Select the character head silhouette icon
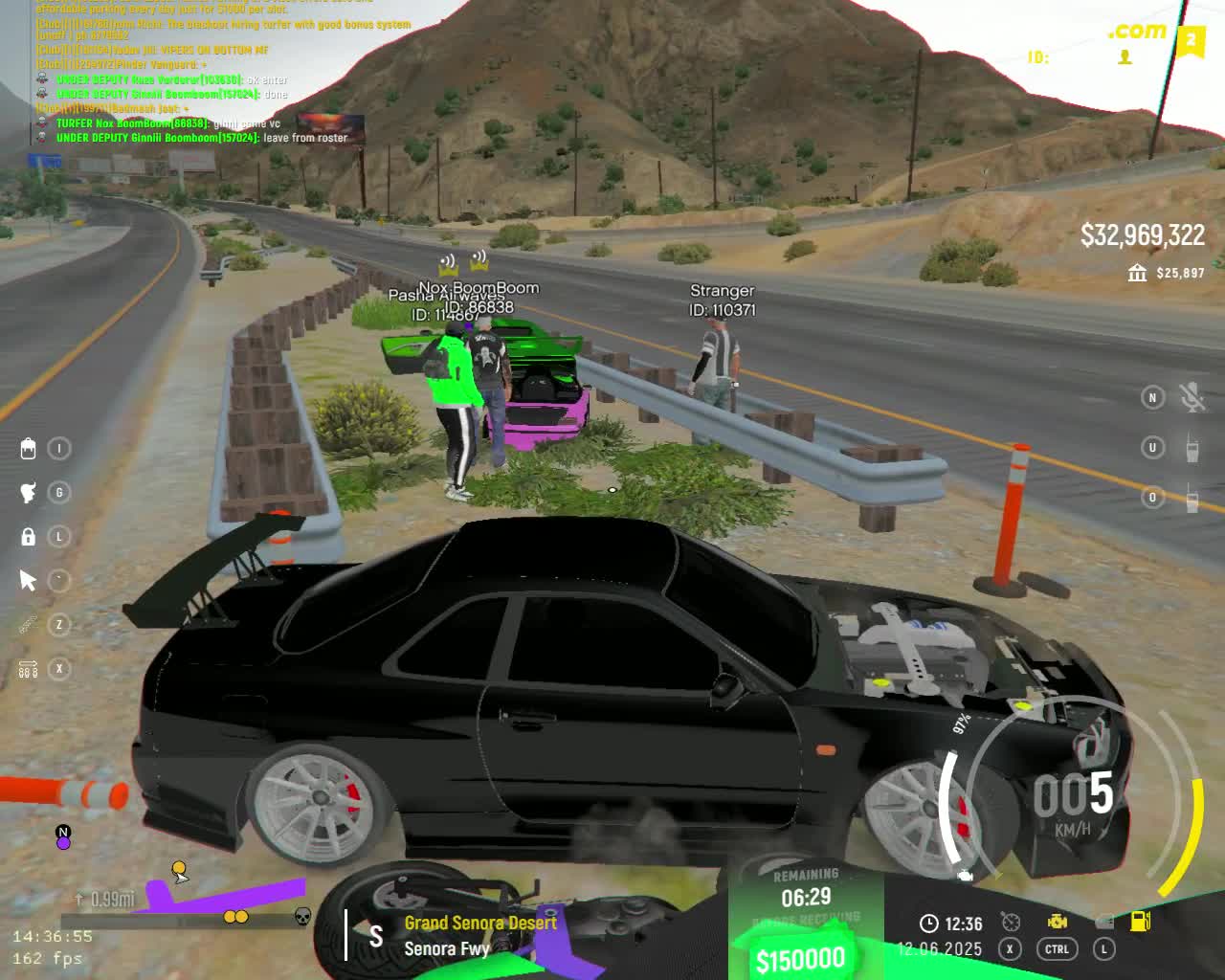The height and width of the screenshot is (980, 1225). (28, 493)
